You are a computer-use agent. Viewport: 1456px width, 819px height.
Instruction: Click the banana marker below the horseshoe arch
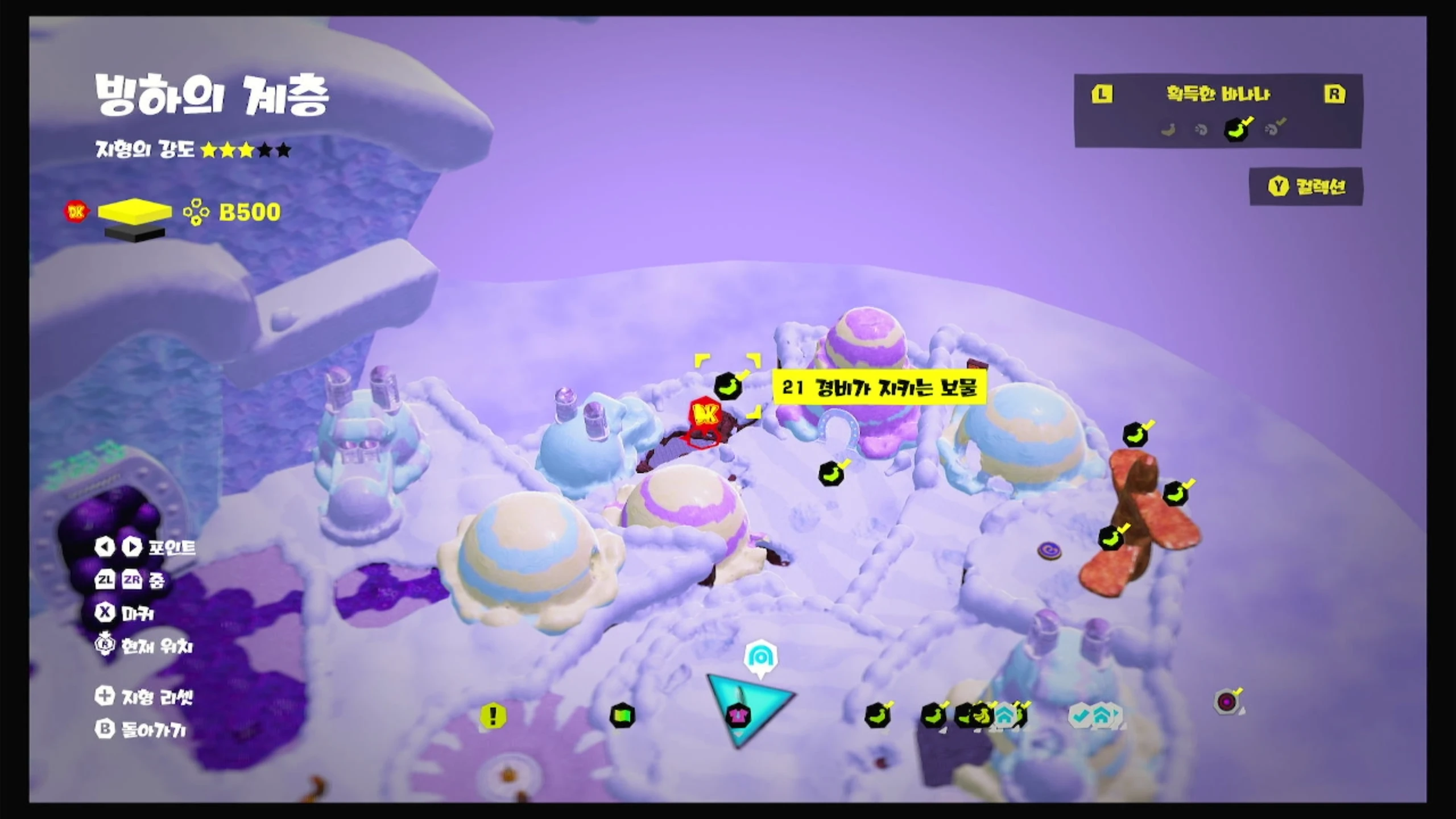[x=831, y=473]
